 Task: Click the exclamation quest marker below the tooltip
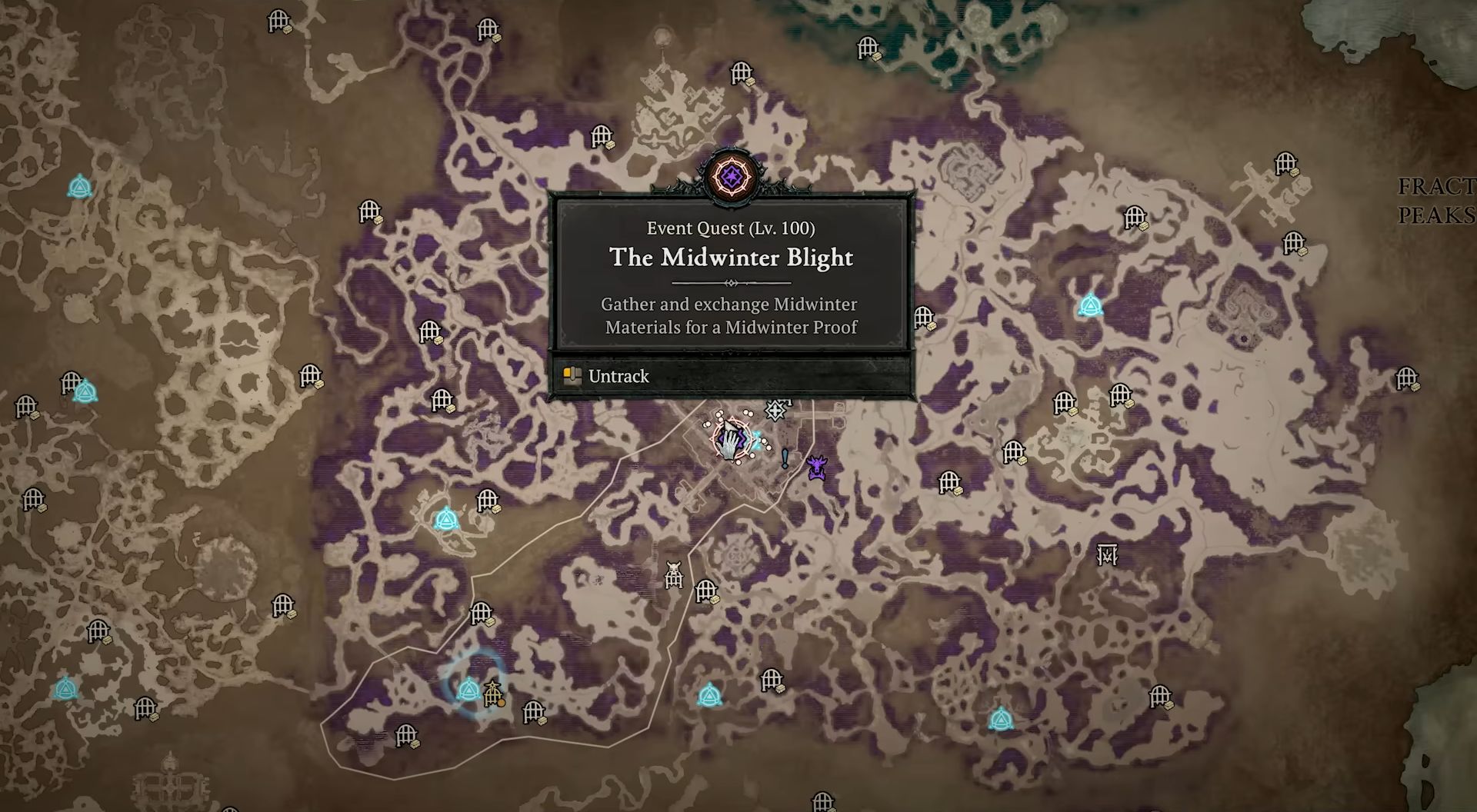pos(783,459)
